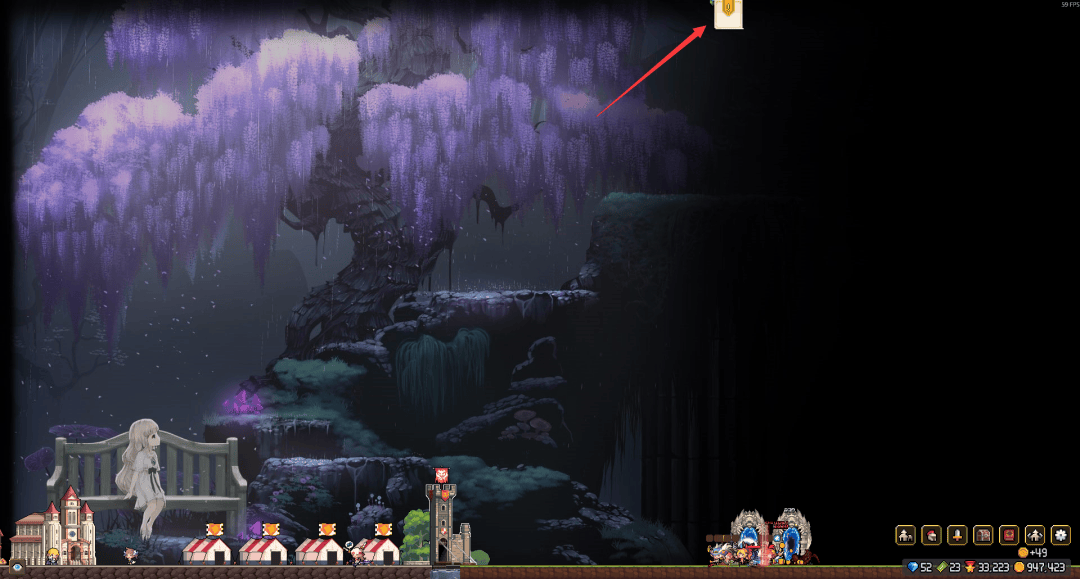Image resolution: width=1080 pixels, height=579 pixels.
Task: Click the house with side arrows icon
Action: tap(1035, 535)
